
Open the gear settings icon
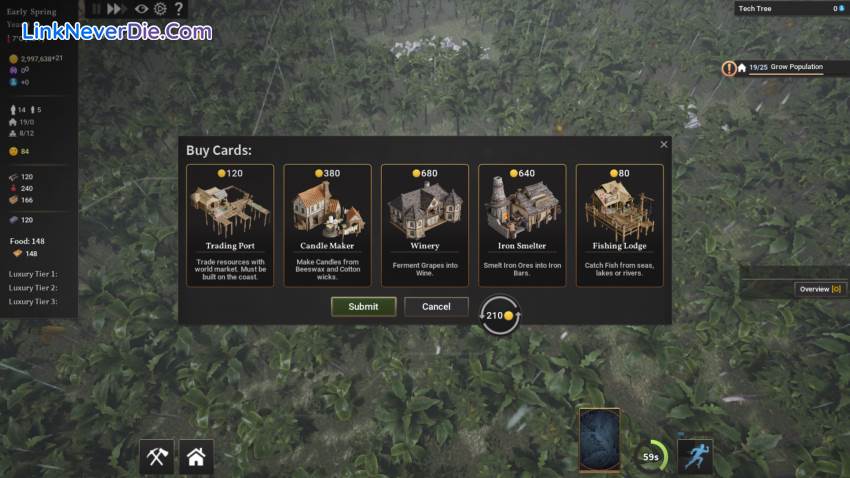tap(159, 8)
